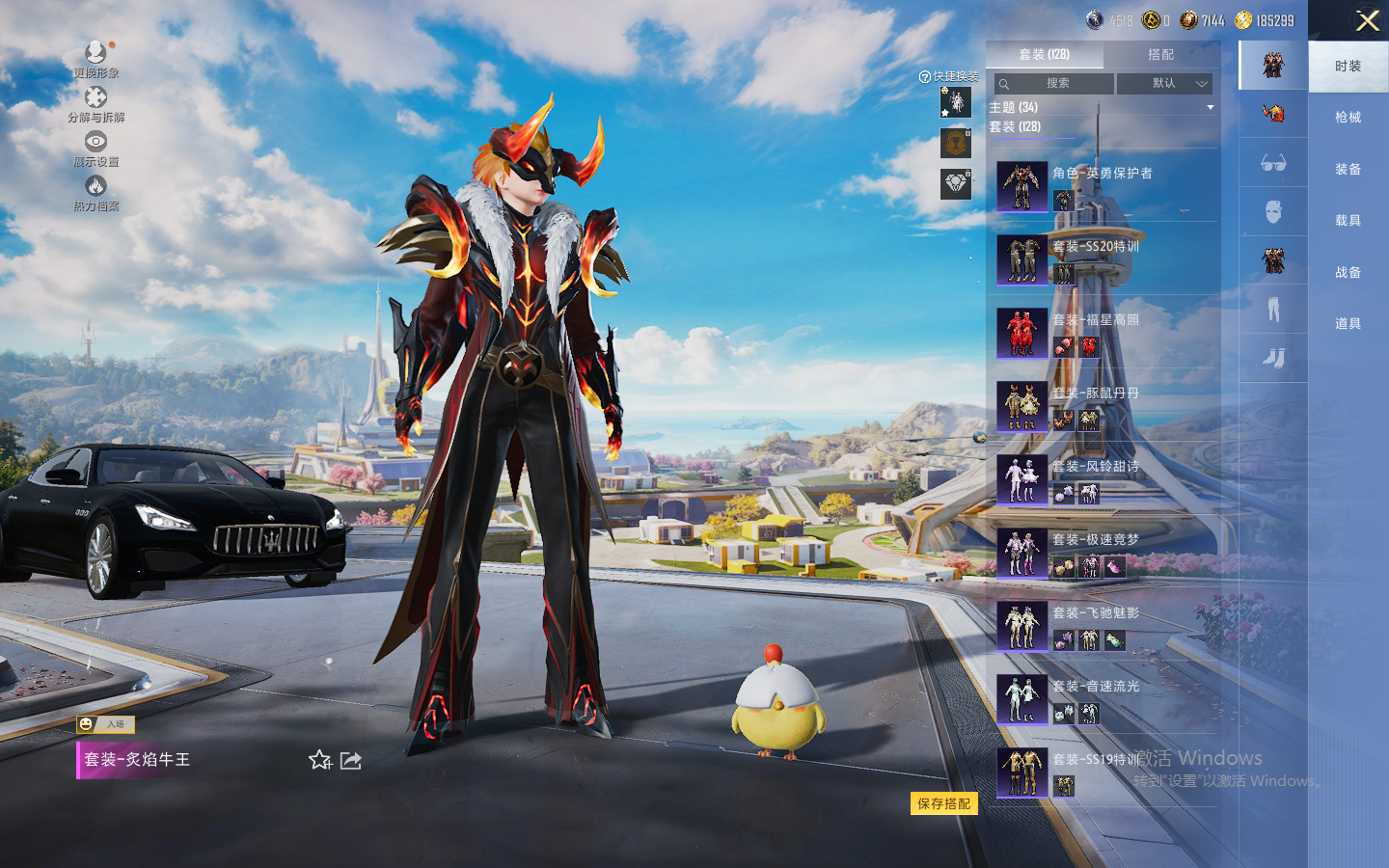Open the 道具 items category

coord(1348,324)
